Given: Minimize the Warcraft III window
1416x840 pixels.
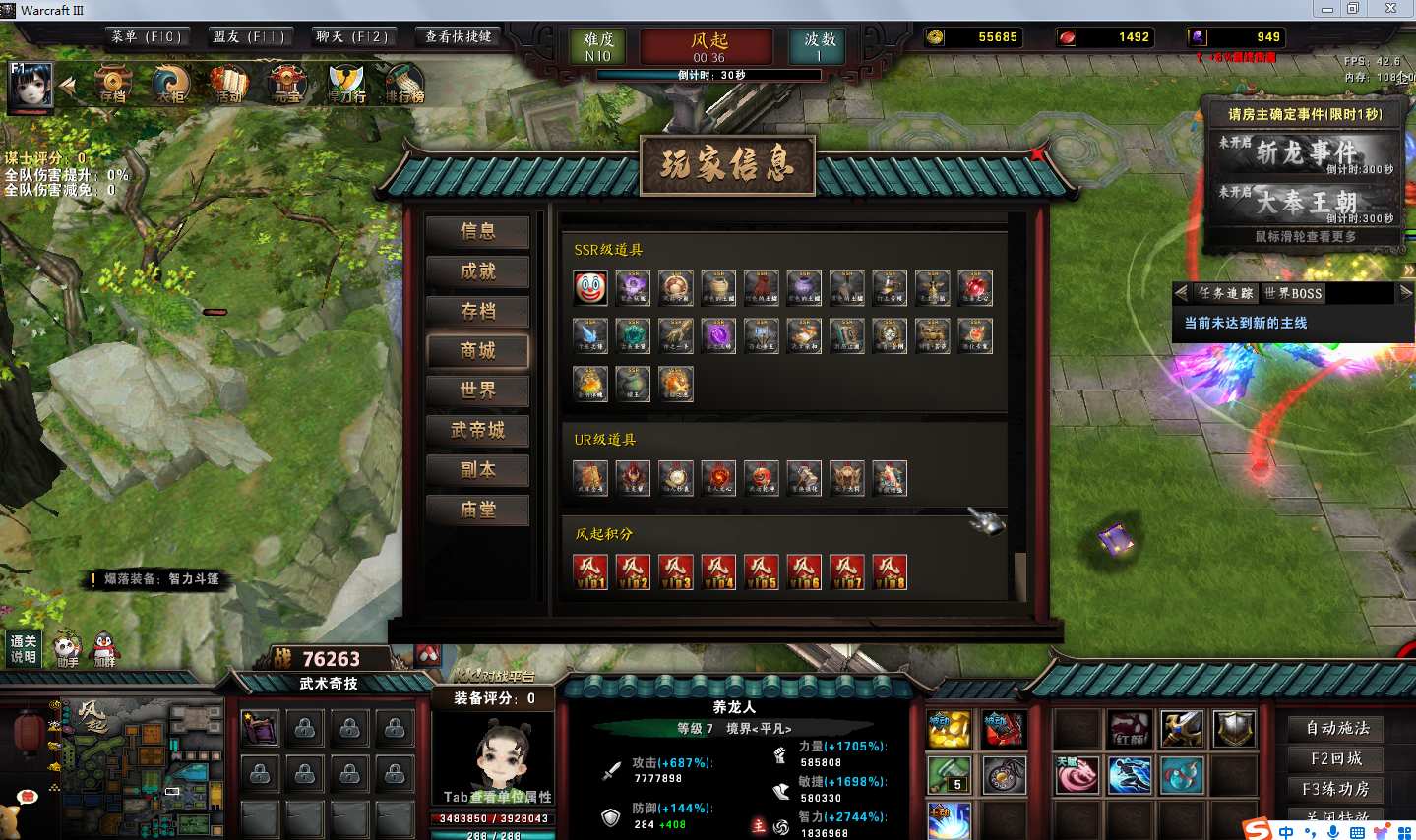Looking at the screenshot, I should [x=1326, y=9].
